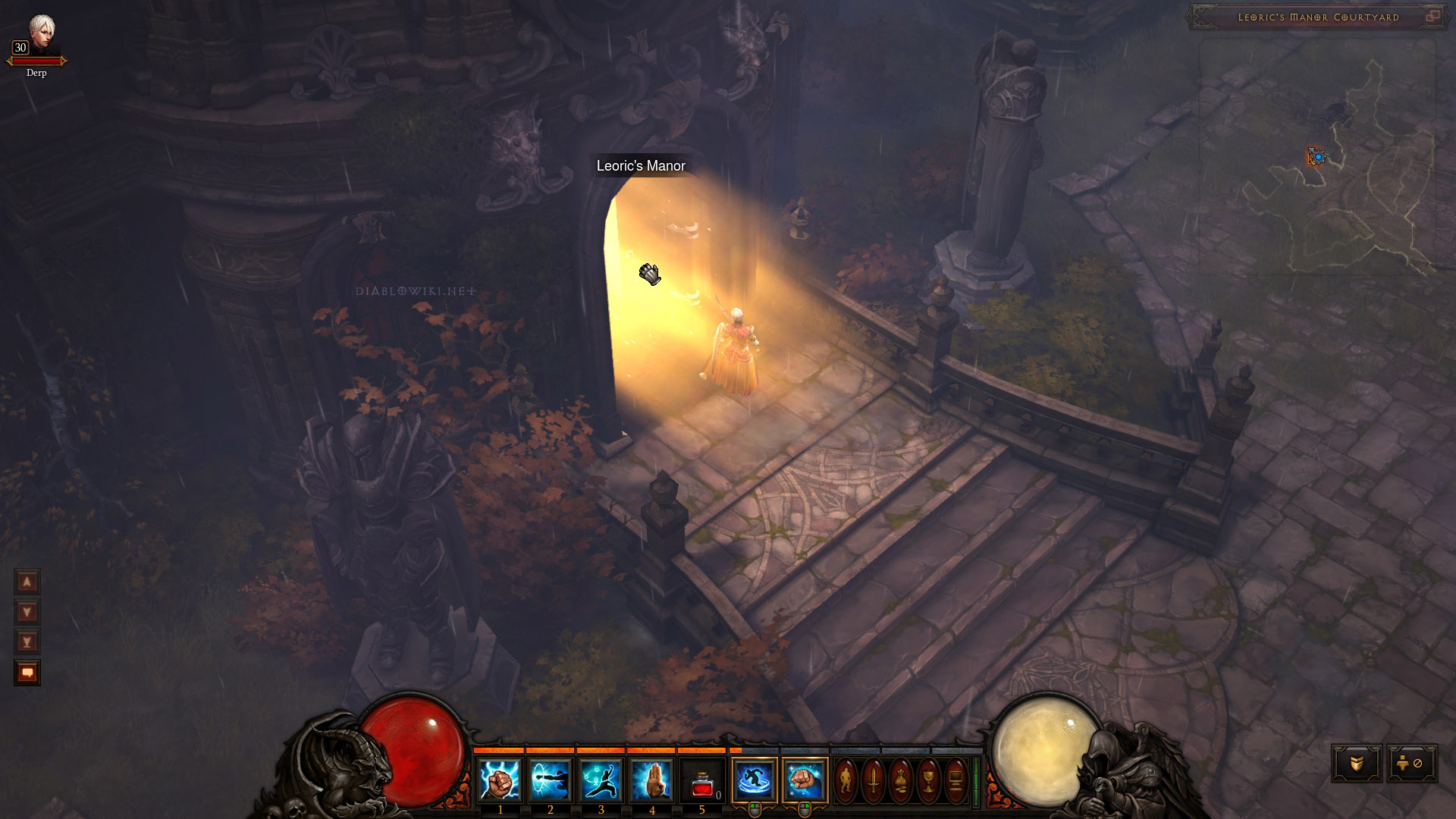Open the gold shield button at bottom right
The width and height of the screenshot is (1456, 819).
pos(1357,764)
